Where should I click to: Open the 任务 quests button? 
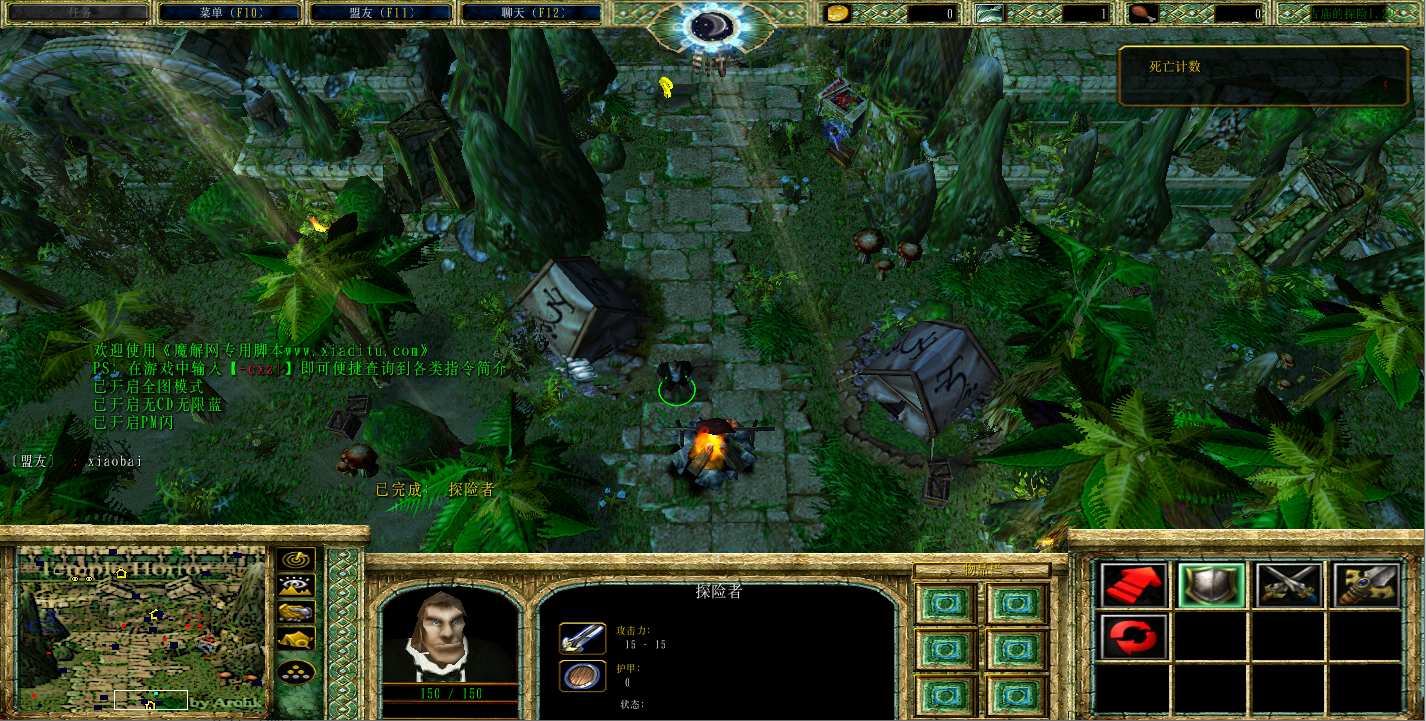click(x=80, y=13)
